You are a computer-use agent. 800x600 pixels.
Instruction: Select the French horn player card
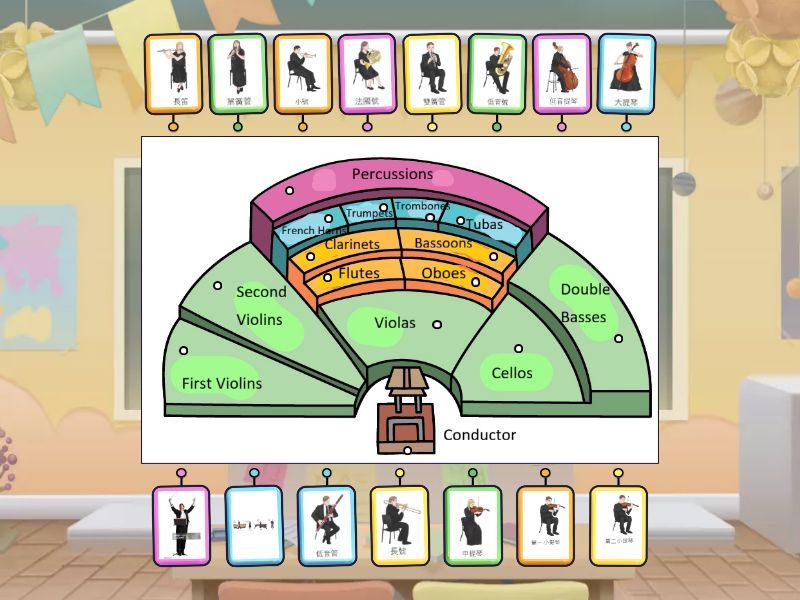point(367,73)
